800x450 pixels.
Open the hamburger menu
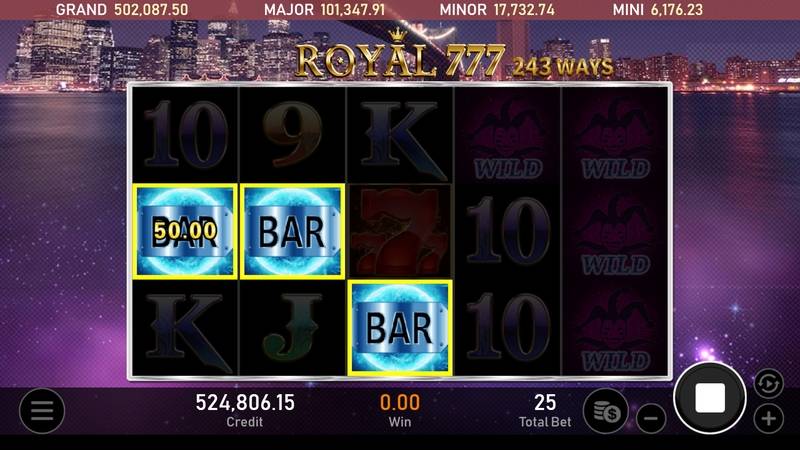pyautogui.click(x=41, y=410)
